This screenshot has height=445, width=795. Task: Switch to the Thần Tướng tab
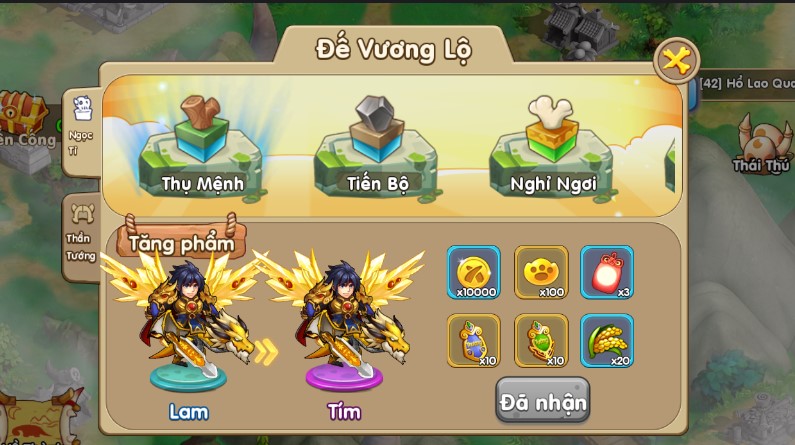tap(79, 230)
